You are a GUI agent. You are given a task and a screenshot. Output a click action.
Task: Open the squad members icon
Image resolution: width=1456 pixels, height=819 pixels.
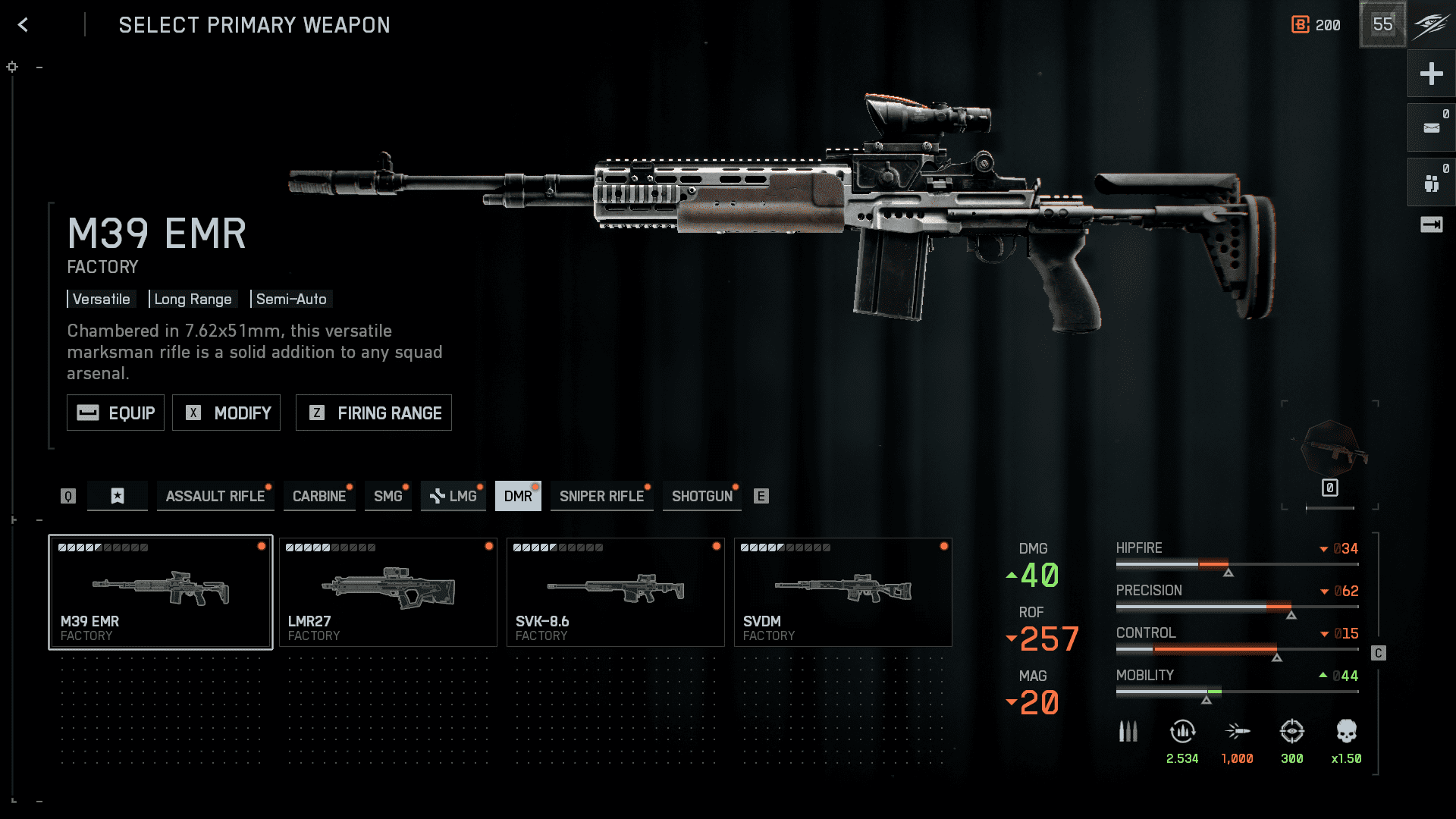tap(1431, 183)
